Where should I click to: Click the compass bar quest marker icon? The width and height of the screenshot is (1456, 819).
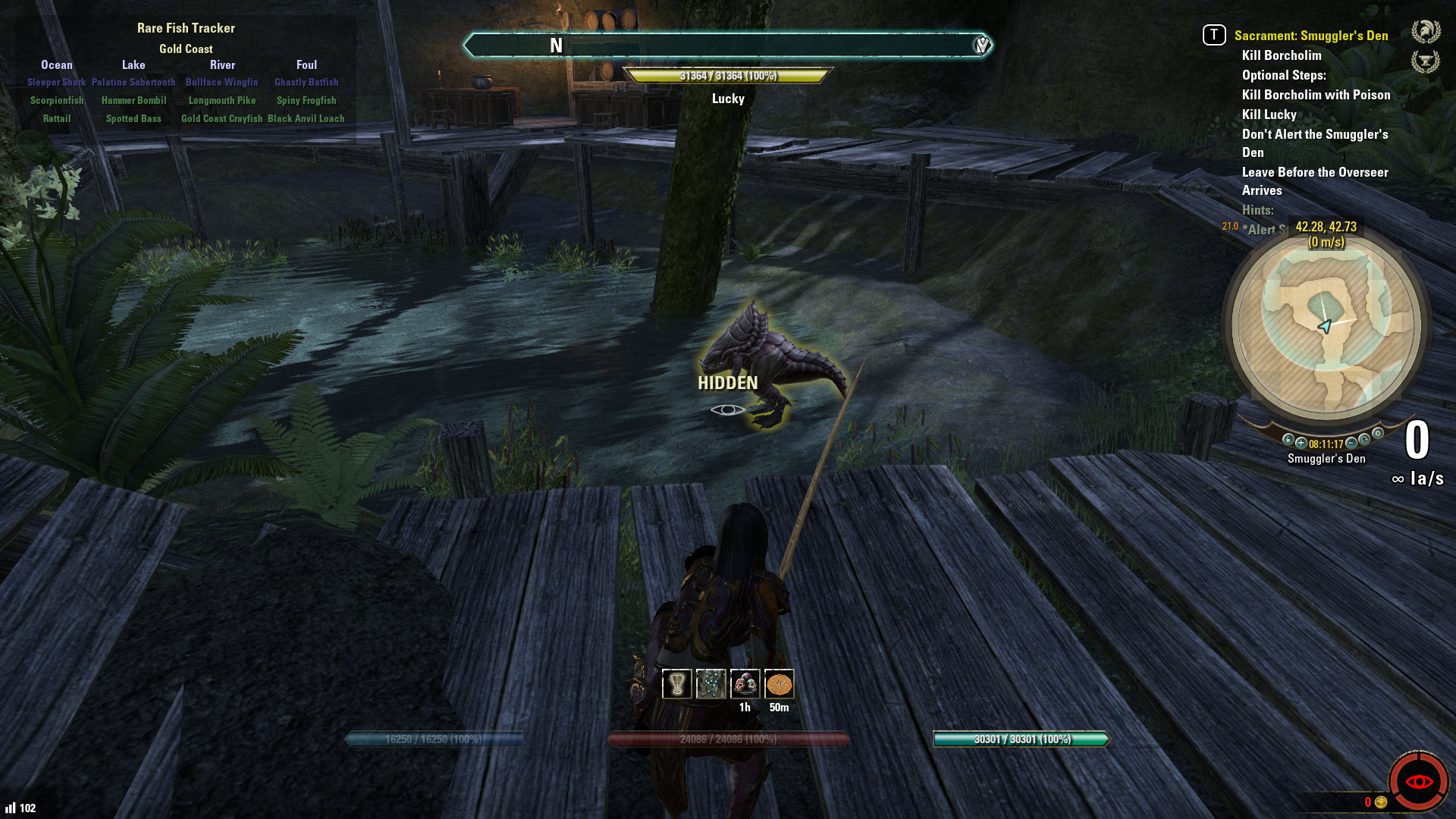coord(982,45)
